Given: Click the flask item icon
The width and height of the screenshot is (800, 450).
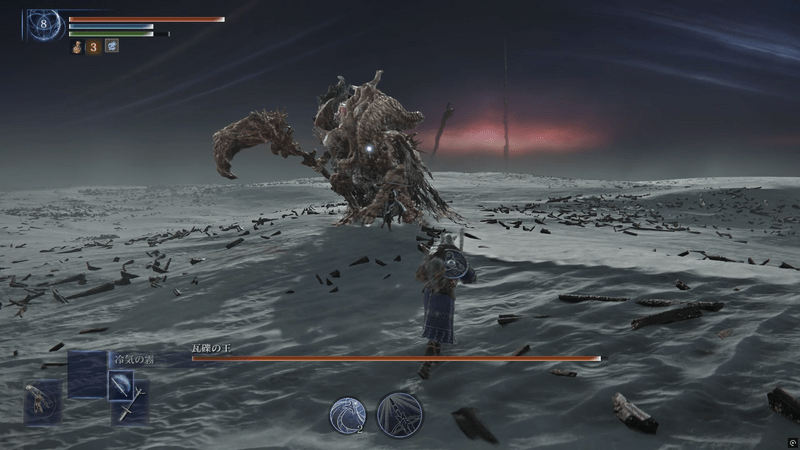Looking at the screenshot, I should coord(76,46).
